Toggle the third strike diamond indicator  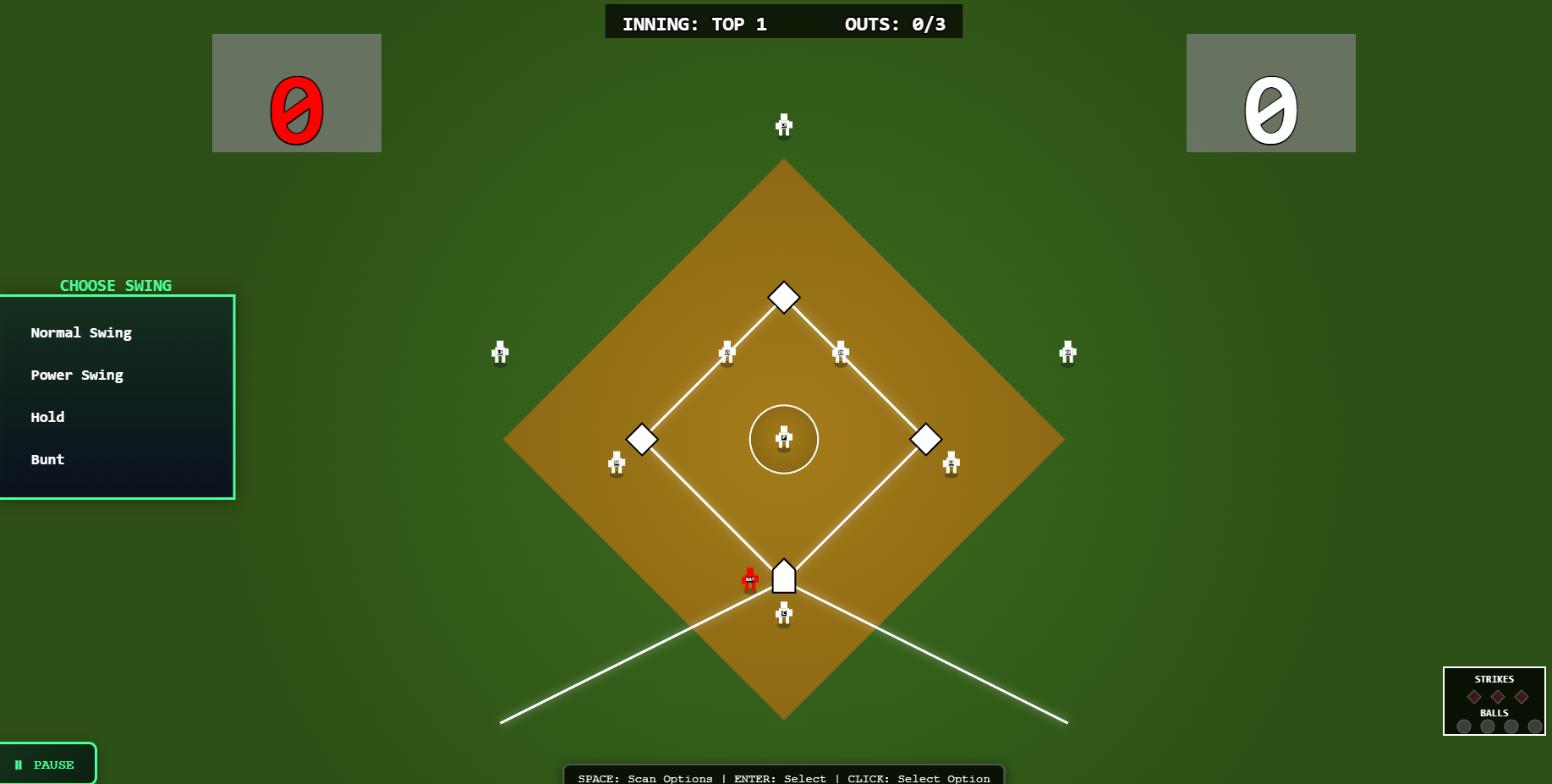(x=1520, y=696)
